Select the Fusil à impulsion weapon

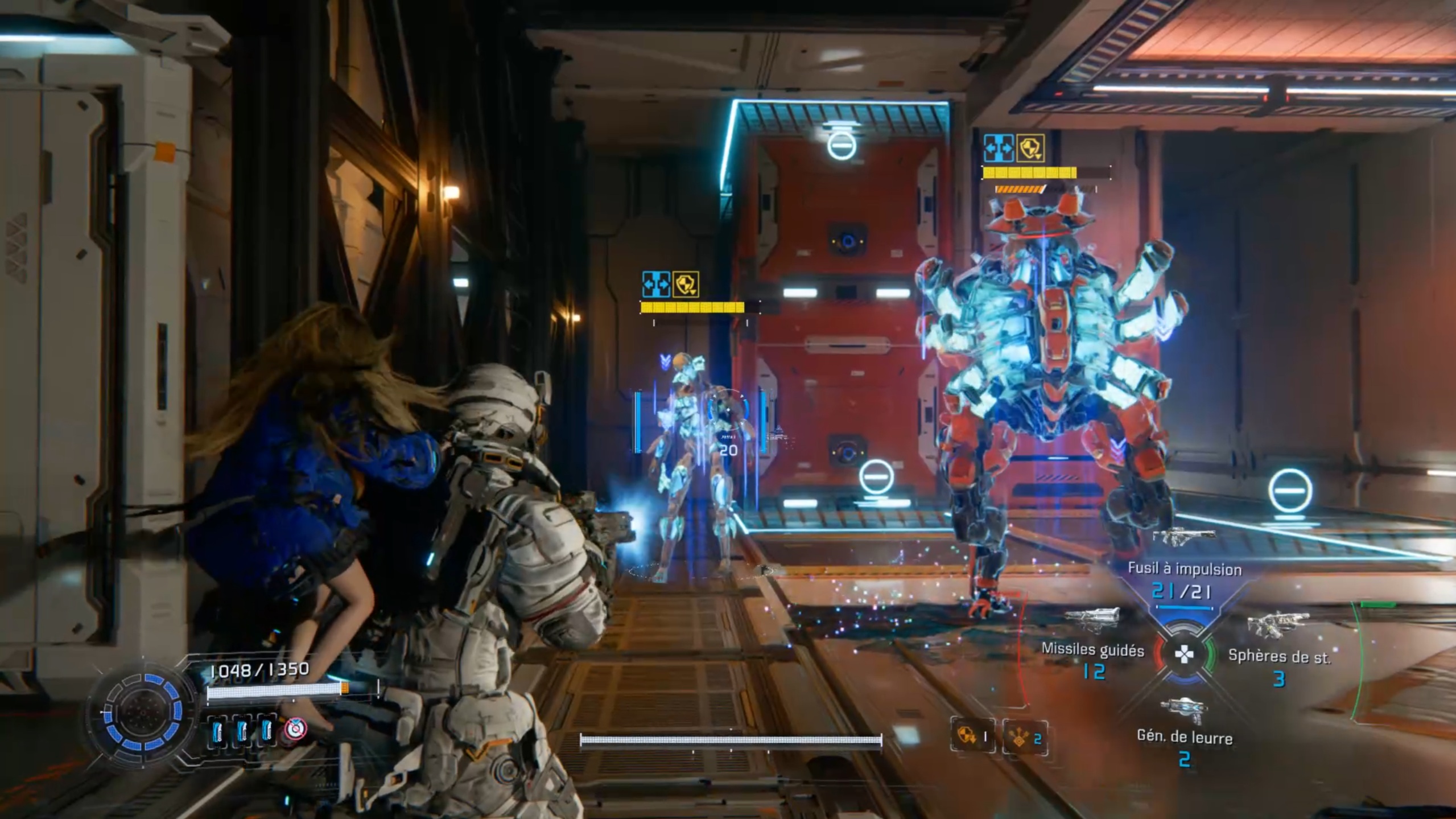coord(1185,569)
